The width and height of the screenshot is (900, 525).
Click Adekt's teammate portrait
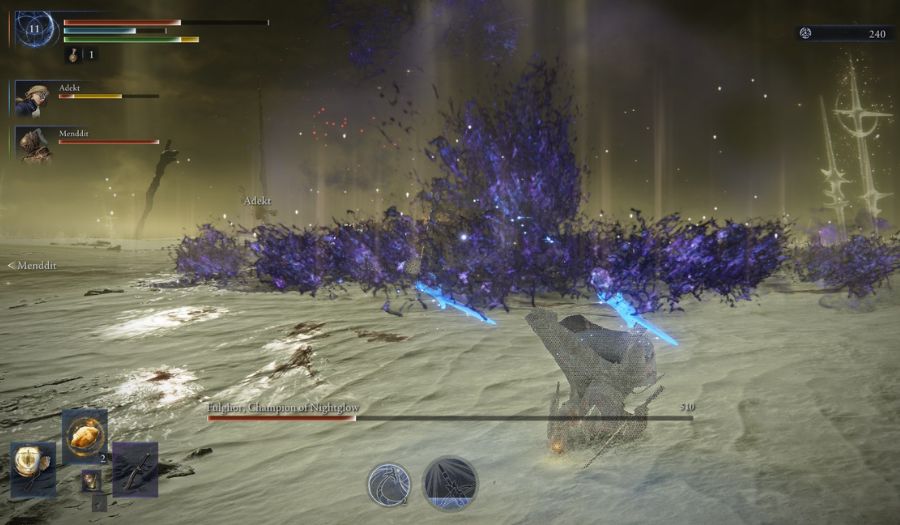(34, 99)
